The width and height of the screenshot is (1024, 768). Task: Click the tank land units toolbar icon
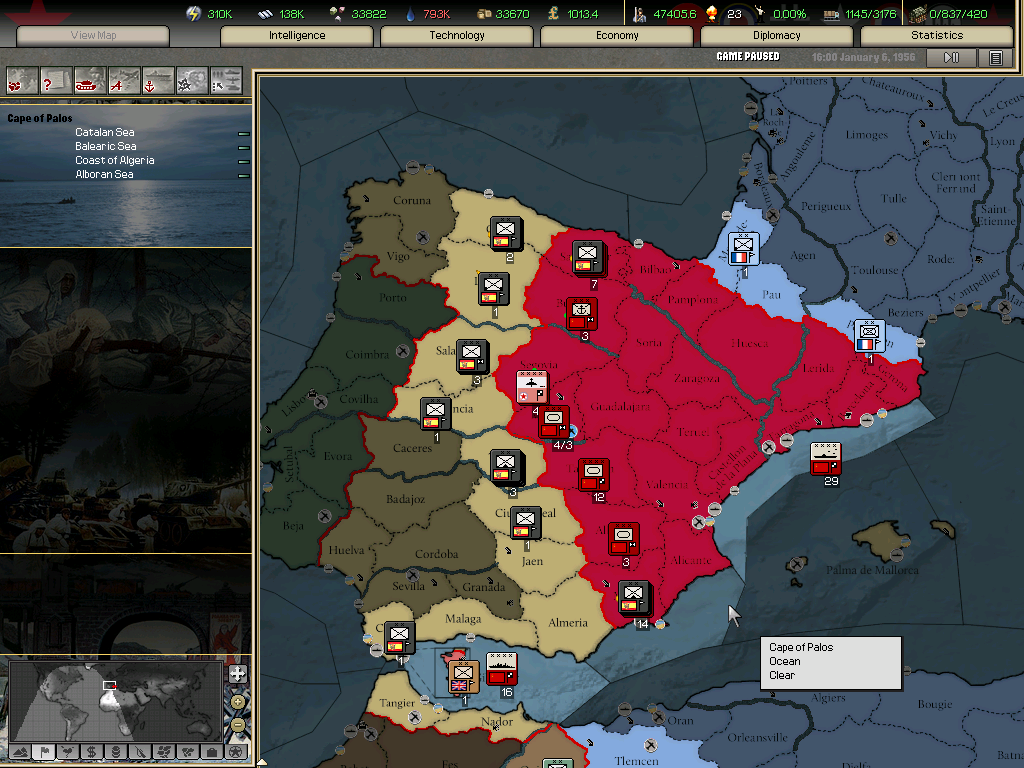coord(90,80)
